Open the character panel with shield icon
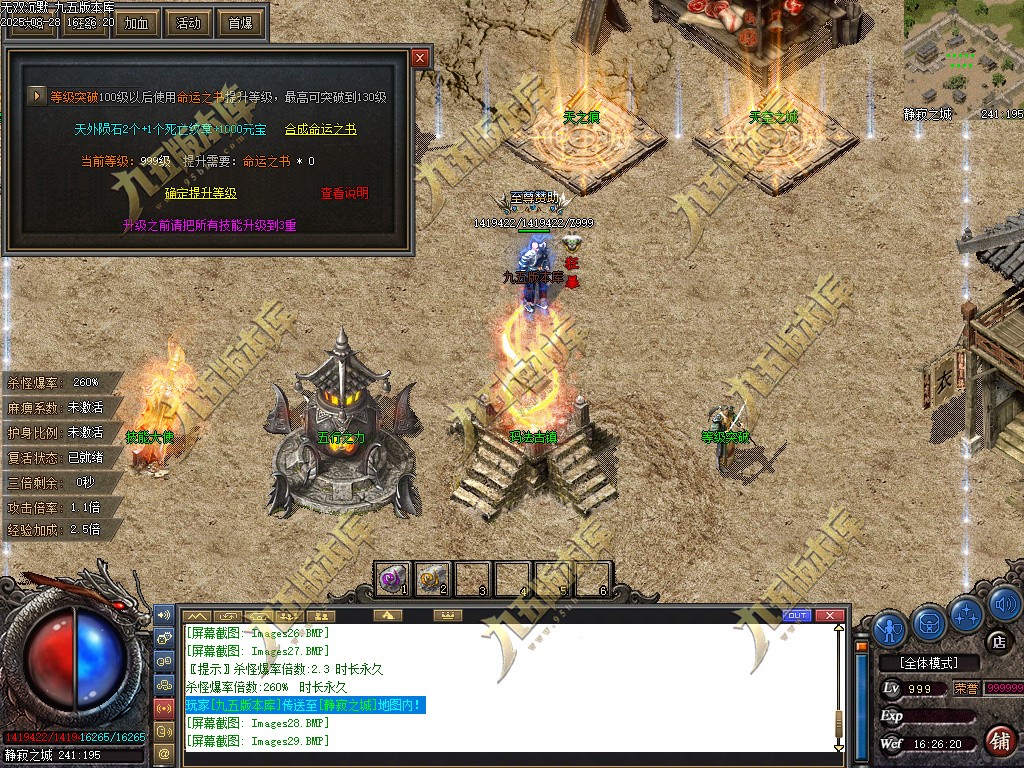1024x768 pixels. coord(889,629)
